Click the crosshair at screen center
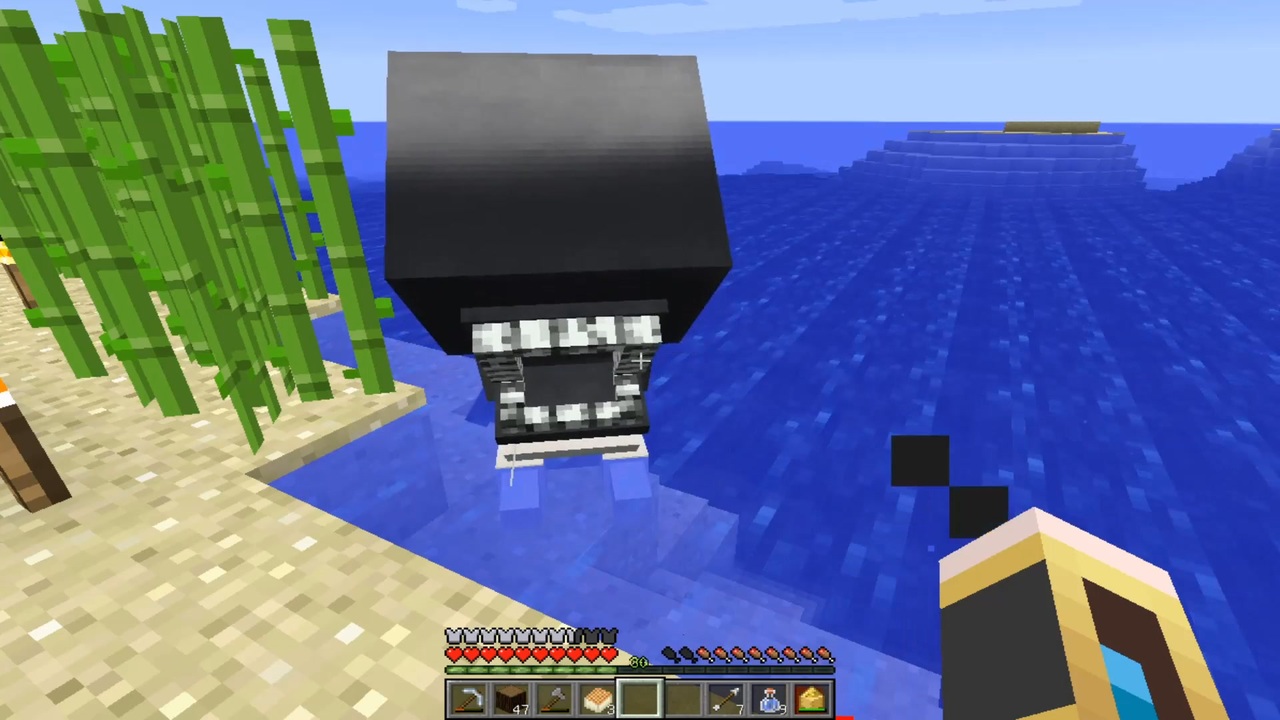Image resolution: width=1280 pixels, height=720 pixels. tap(640, 360)
